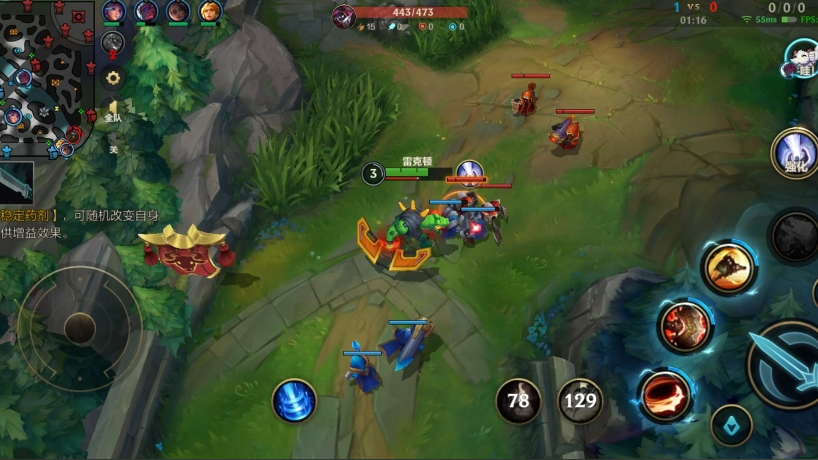Image resolution: width=818 pixels, height=460 pixels.
Task: Activate the blue recall ability
Action: point(294,400)
